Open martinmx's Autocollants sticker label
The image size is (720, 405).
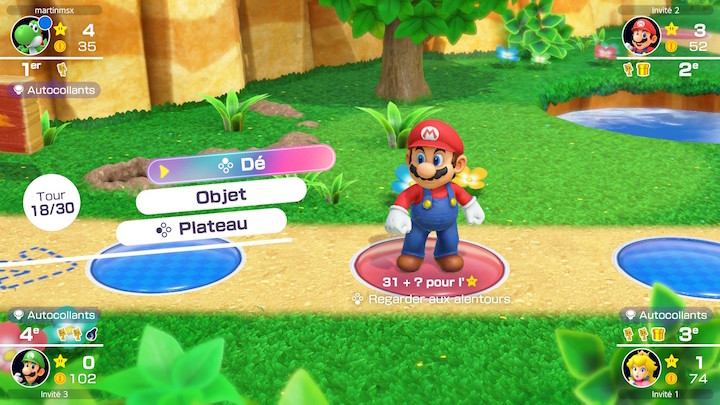tap(56, 90)
